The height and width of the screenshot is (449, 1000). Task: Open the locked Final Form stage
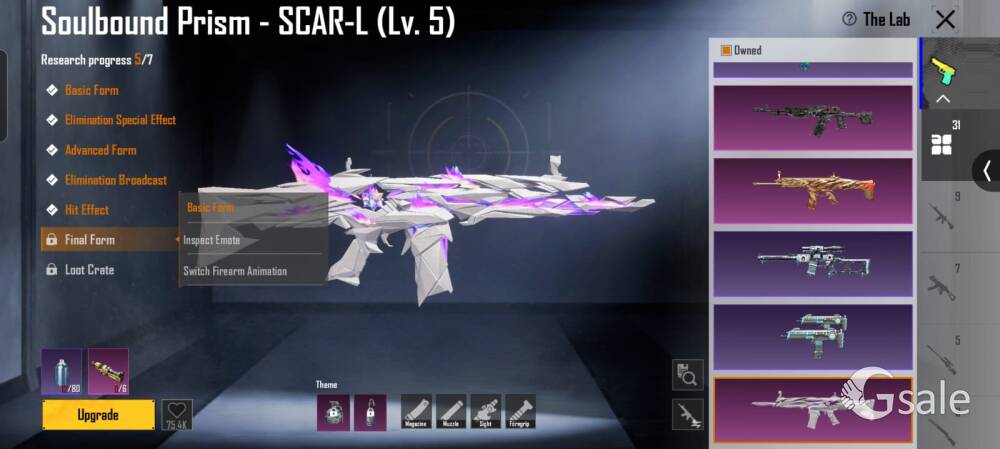pyautogui.click(x=89, y=240)
